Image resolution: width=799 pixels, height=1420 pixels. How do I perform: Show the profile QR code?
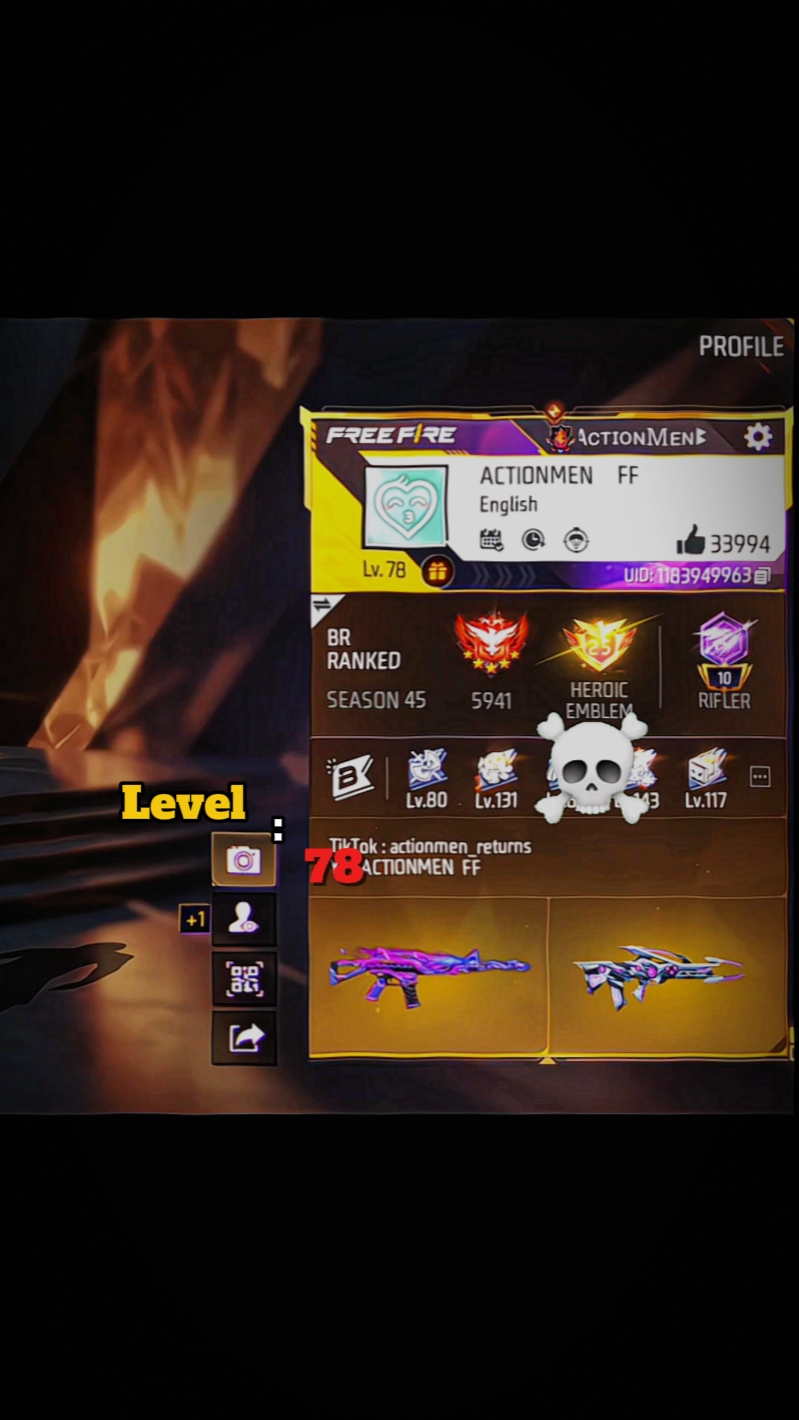[244, 980]
